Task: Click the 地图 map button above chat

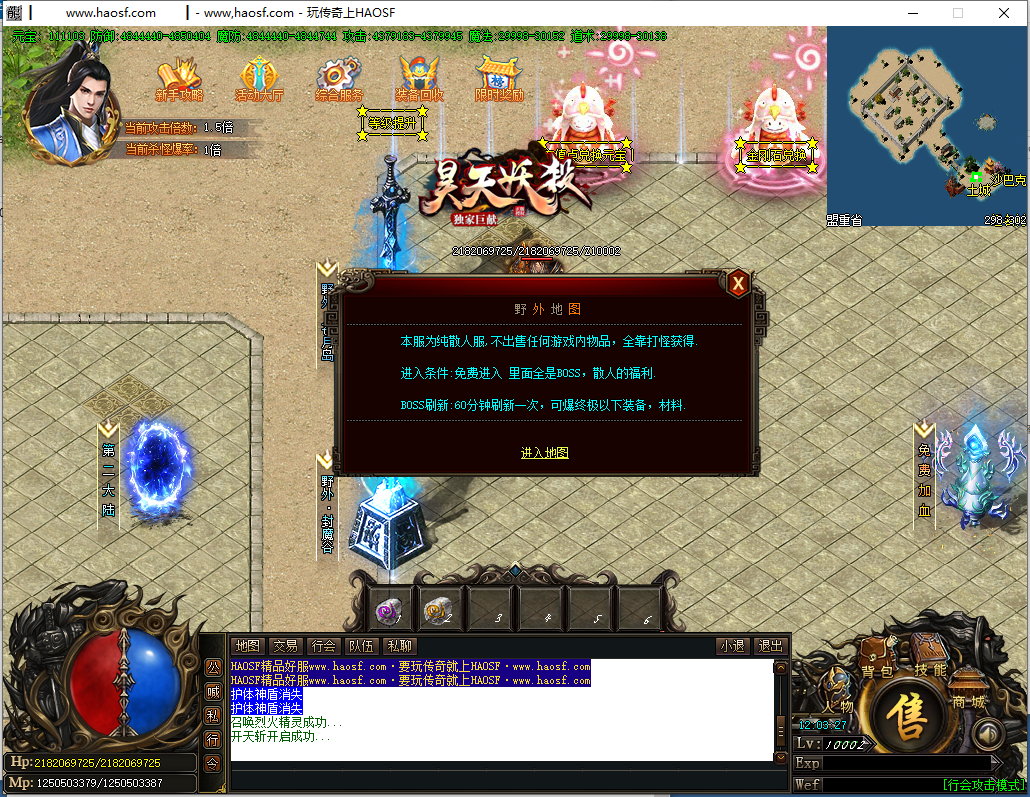Action: (x=247, y=646)
